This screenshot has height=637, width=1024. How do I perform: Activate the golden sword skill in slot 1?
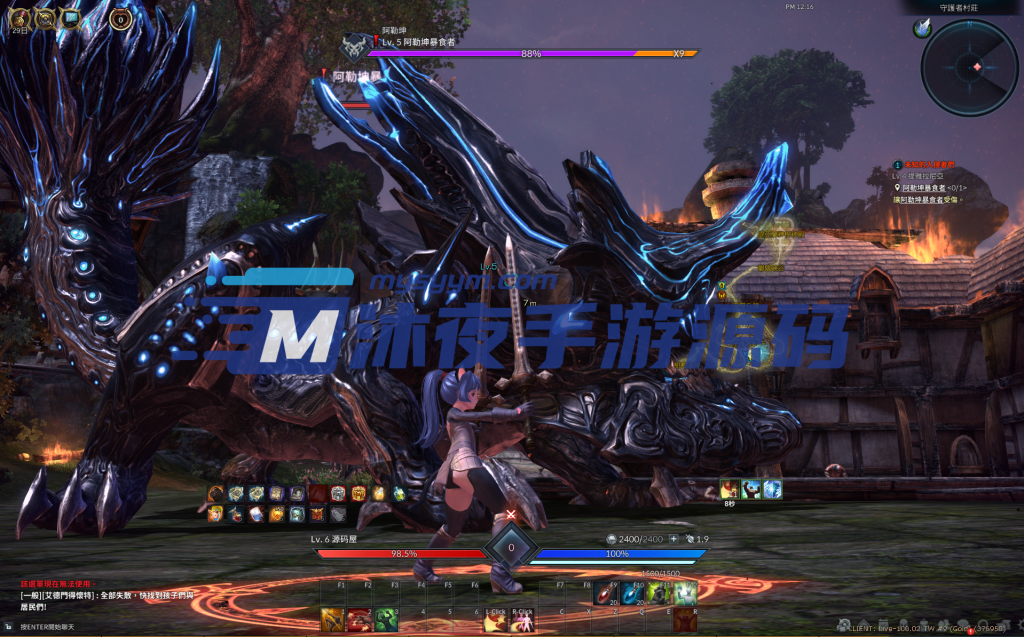pos(332,620)
